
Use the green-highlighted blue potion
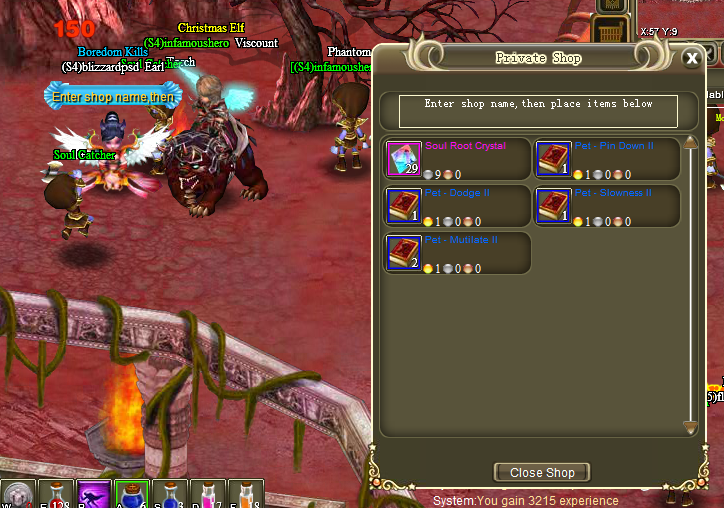point(132,495)
